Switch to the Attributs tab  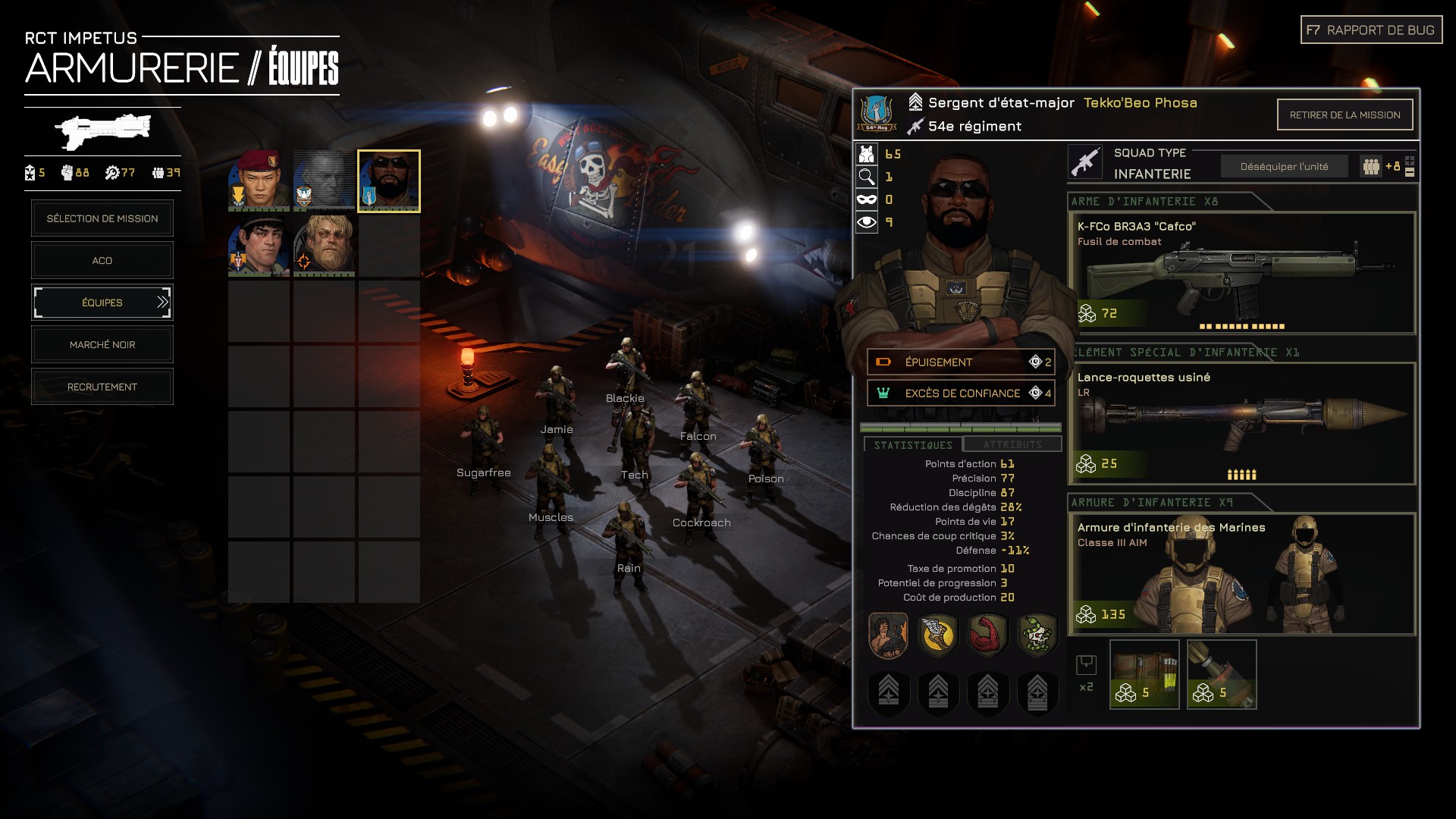click(x=1012, y=444)
